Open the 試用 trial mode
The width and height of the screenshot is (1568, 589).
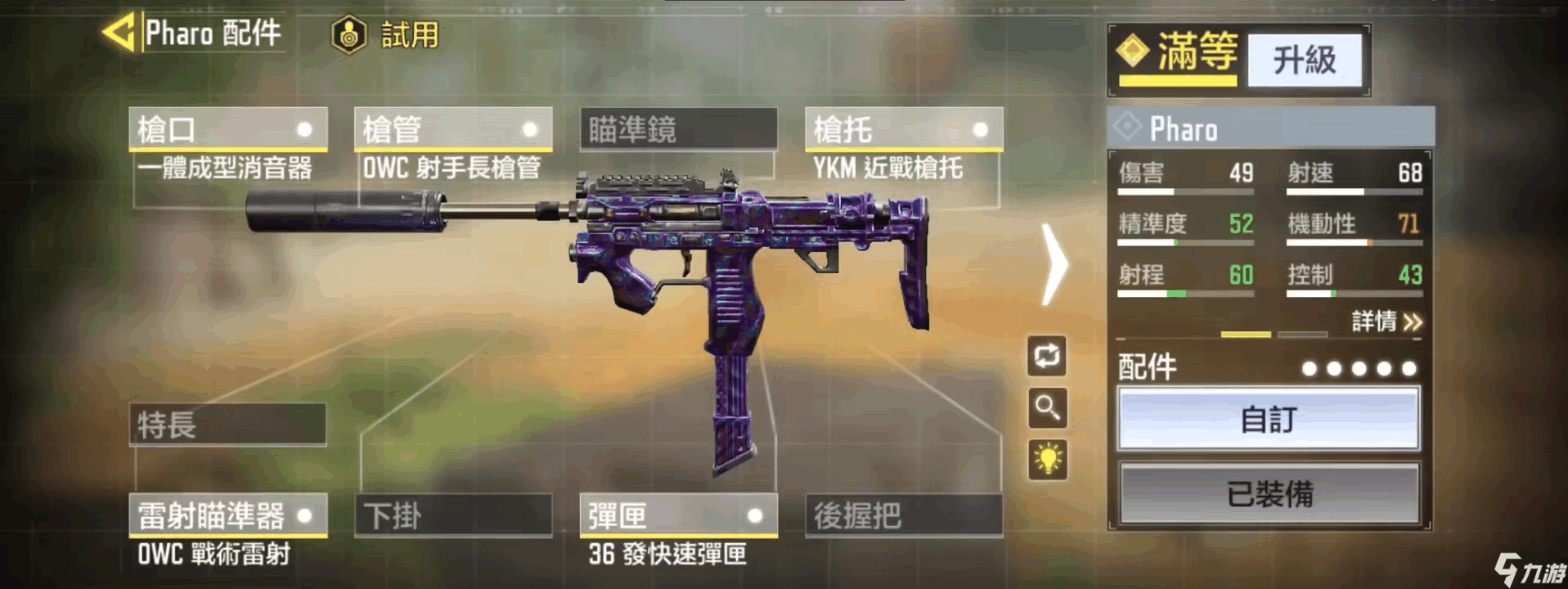(x=385, y=35)
